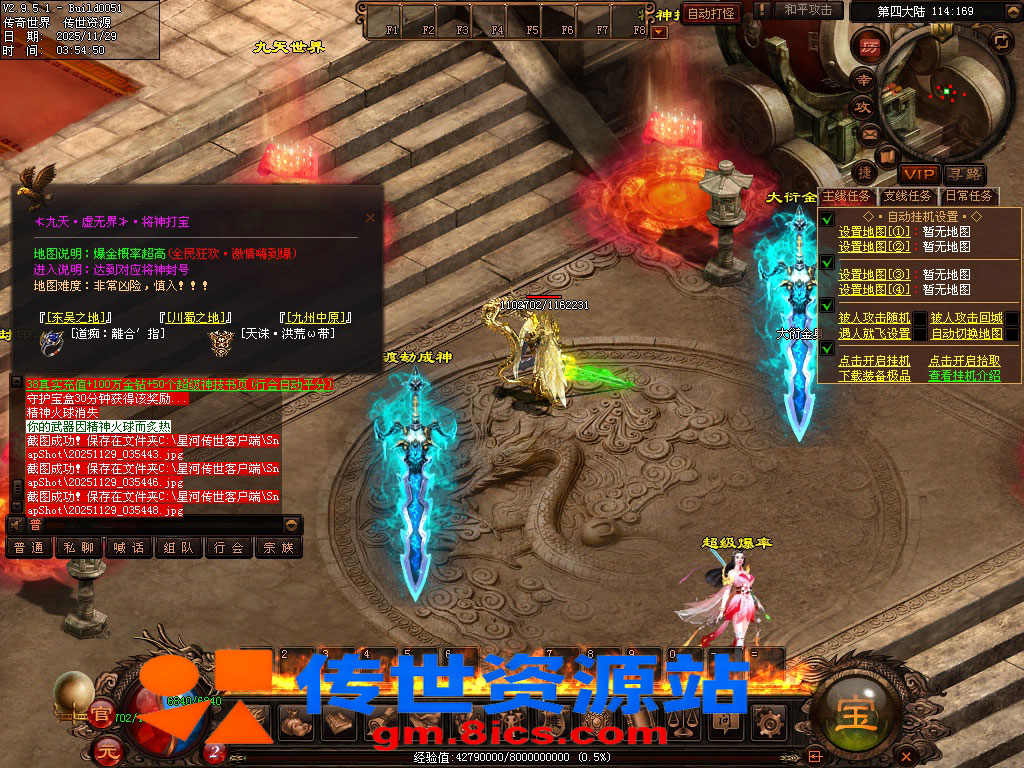Close the 将神打宝 map info panel
Image resolution: width=1024 pixels, height=768 pixels.
370,217
